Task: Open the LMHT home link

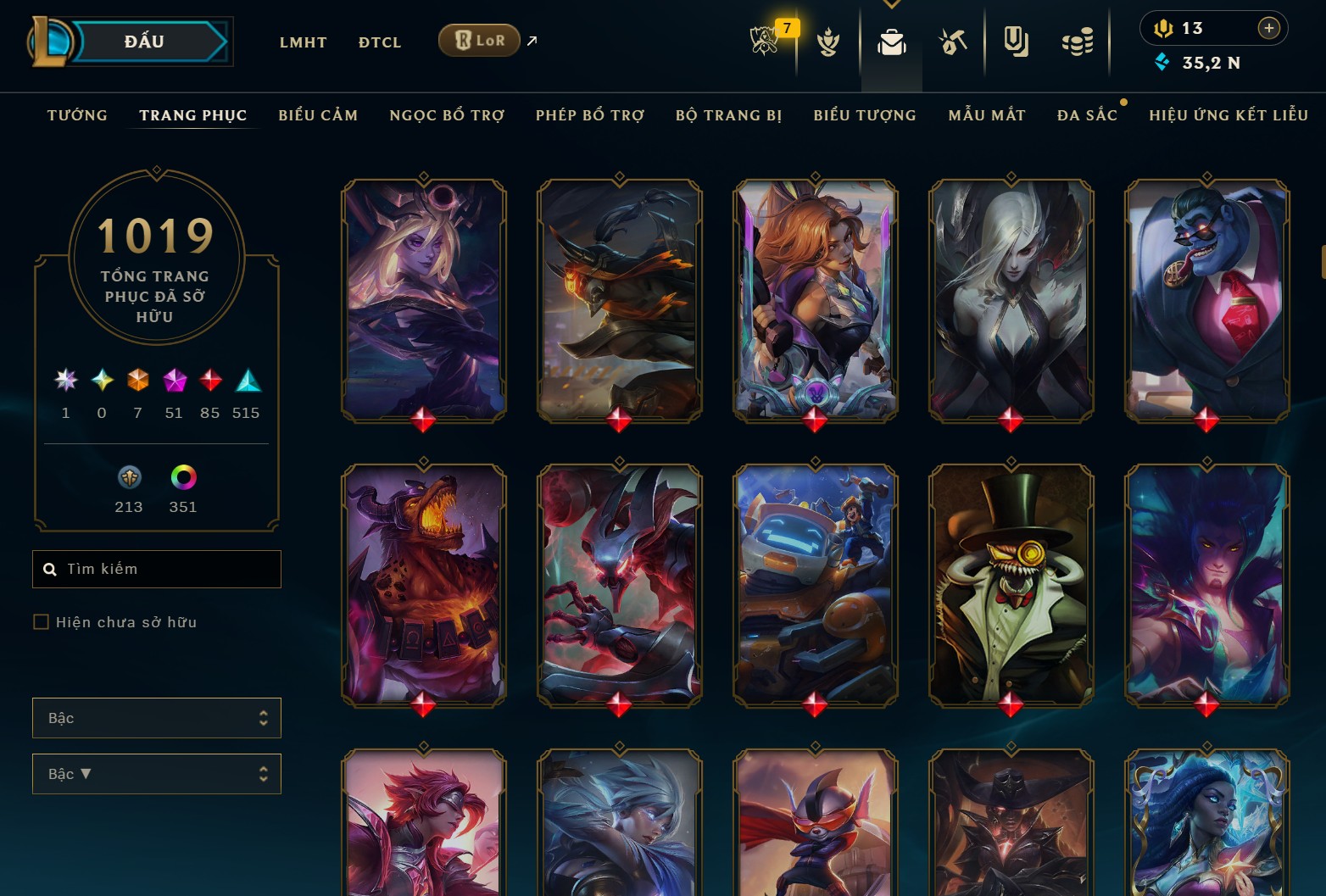Action: click(x=303, y=42)
